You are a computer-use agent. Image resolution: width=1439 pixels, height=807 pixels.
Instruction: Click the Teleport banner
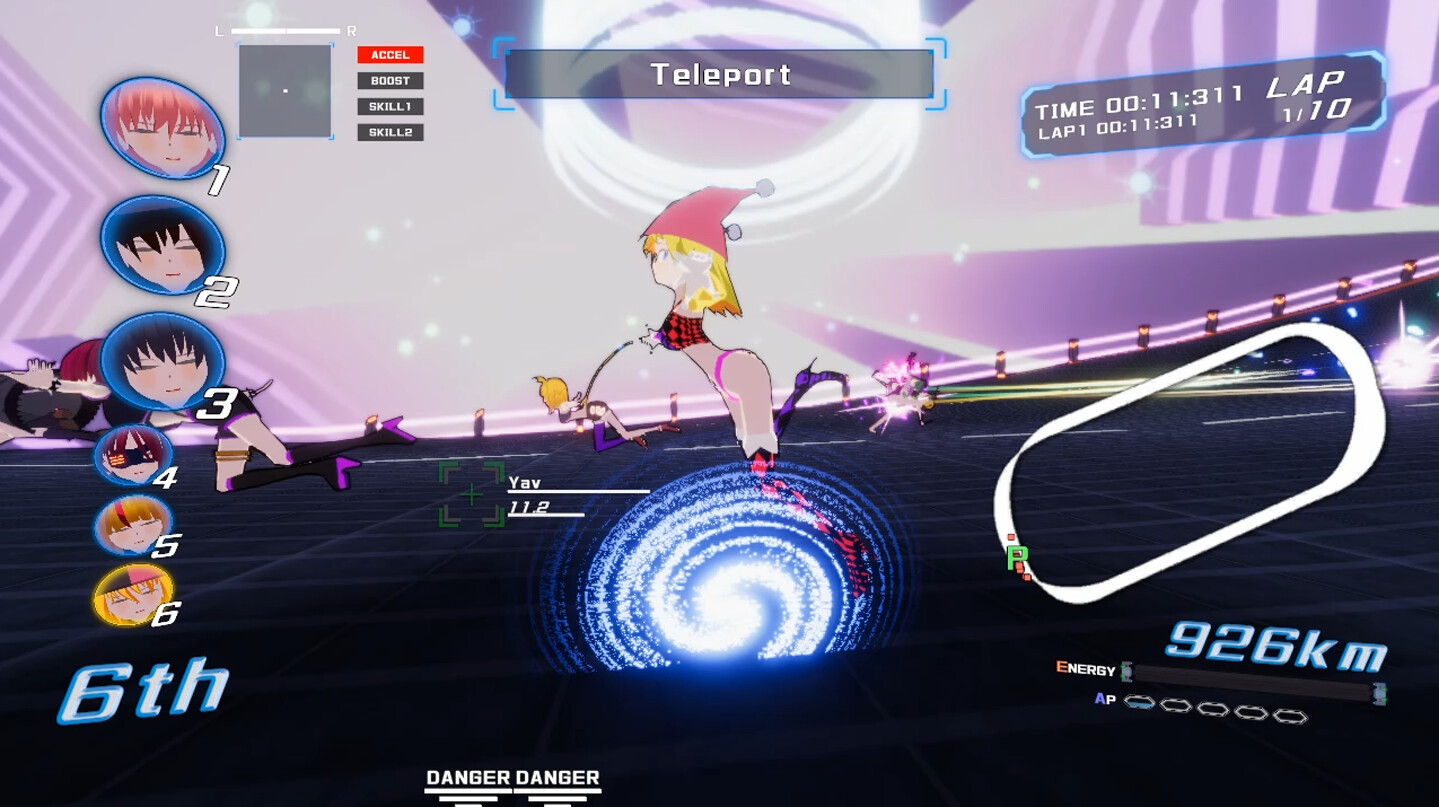719,73
